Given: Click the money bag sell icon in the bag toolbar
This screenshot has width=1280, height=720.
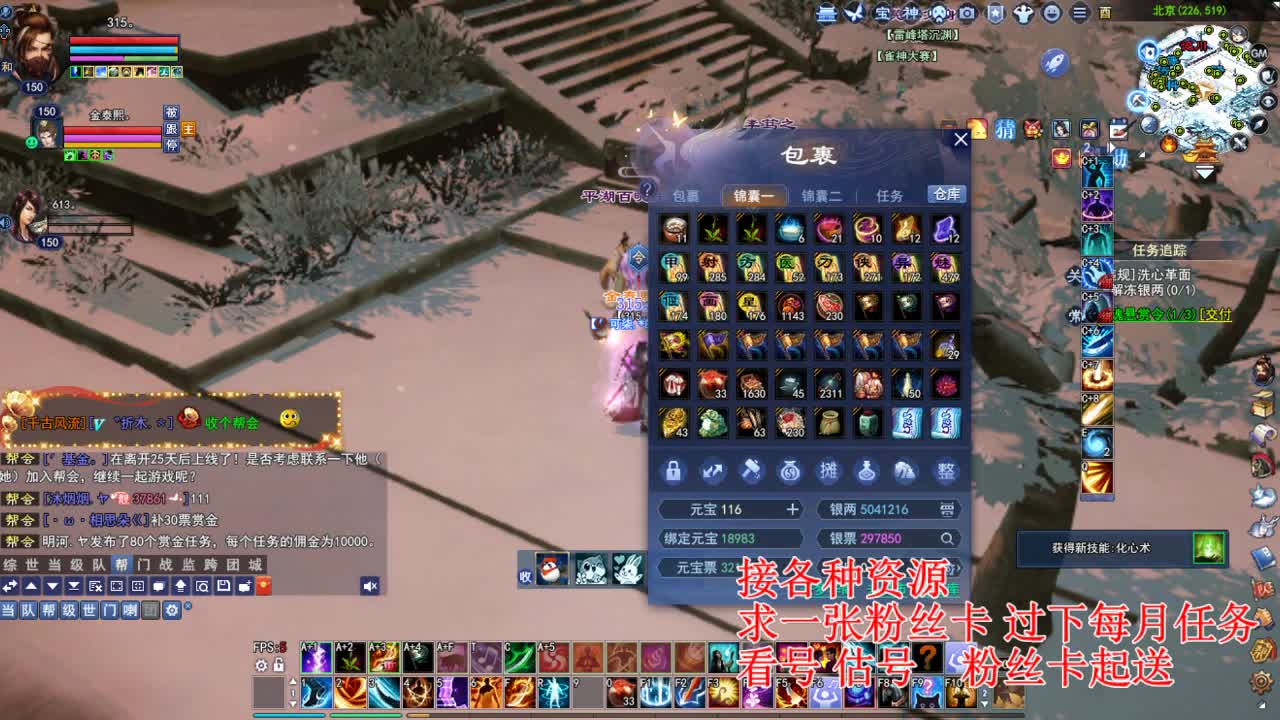Looking at the screenshot, I should click(x=790, y=470).
